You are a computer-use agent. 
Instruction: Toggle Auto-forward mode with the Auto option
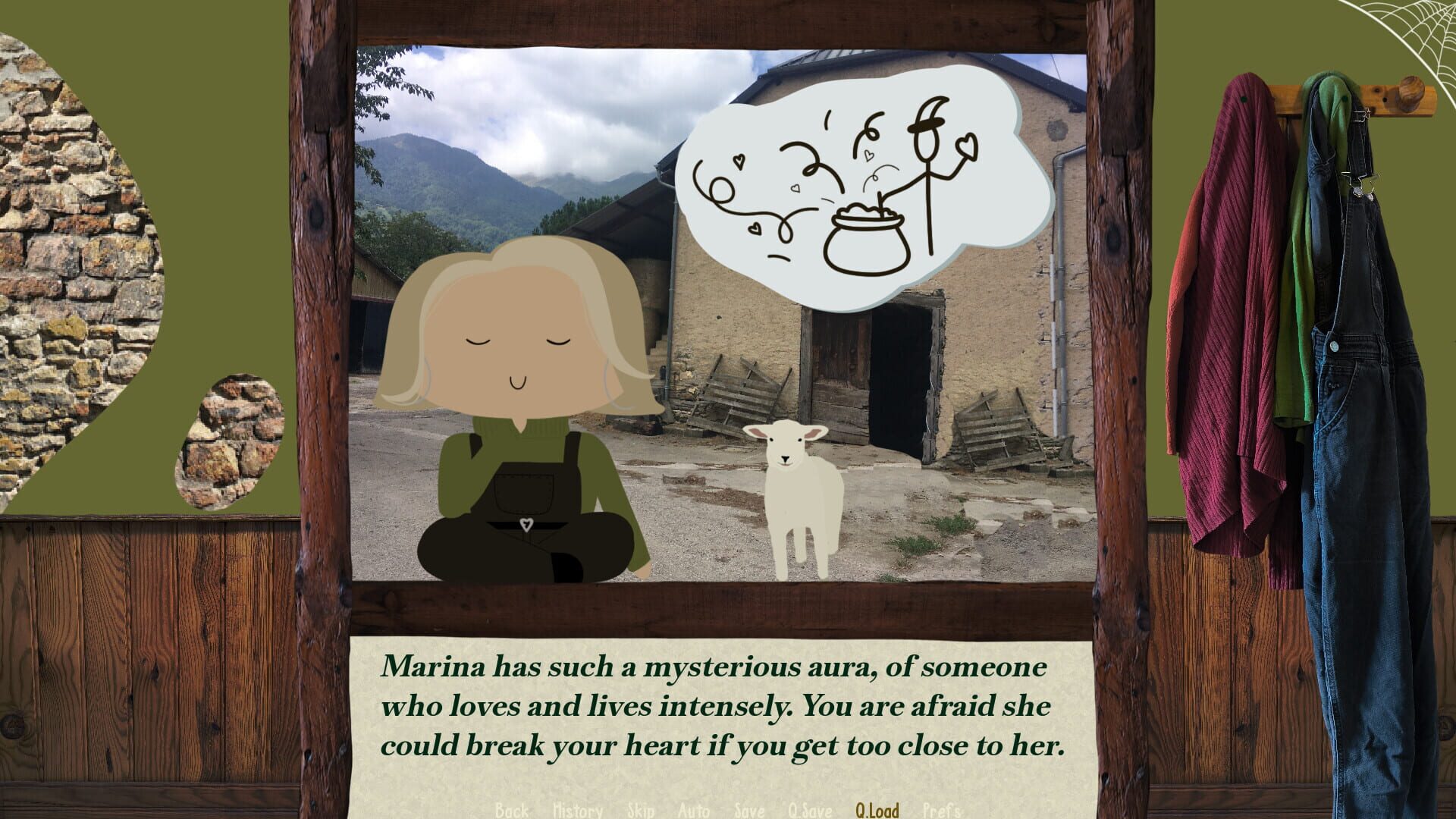(x=692, y=811)
